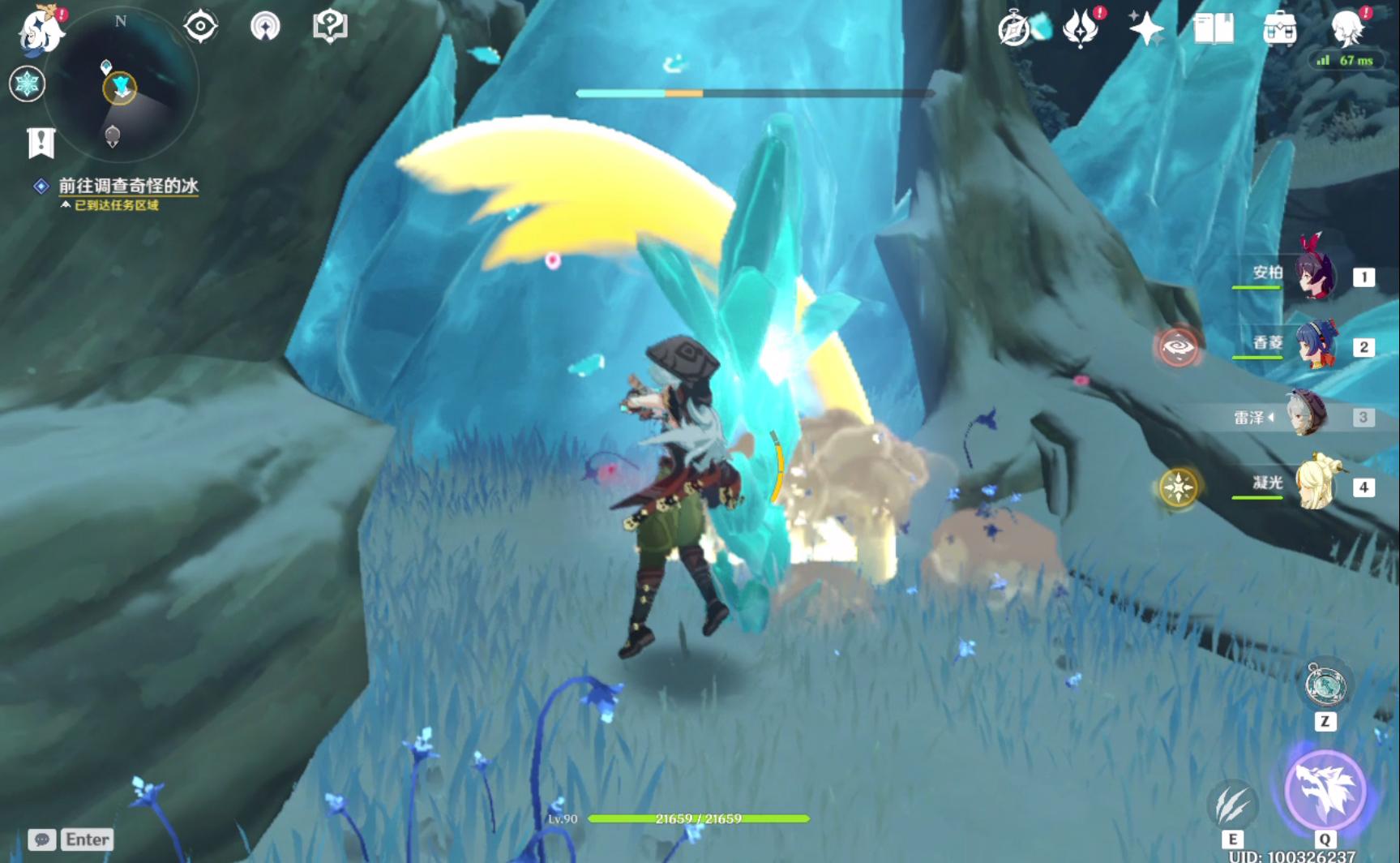
Task: Switch to party member 凝光
Action: point(1313,486)
